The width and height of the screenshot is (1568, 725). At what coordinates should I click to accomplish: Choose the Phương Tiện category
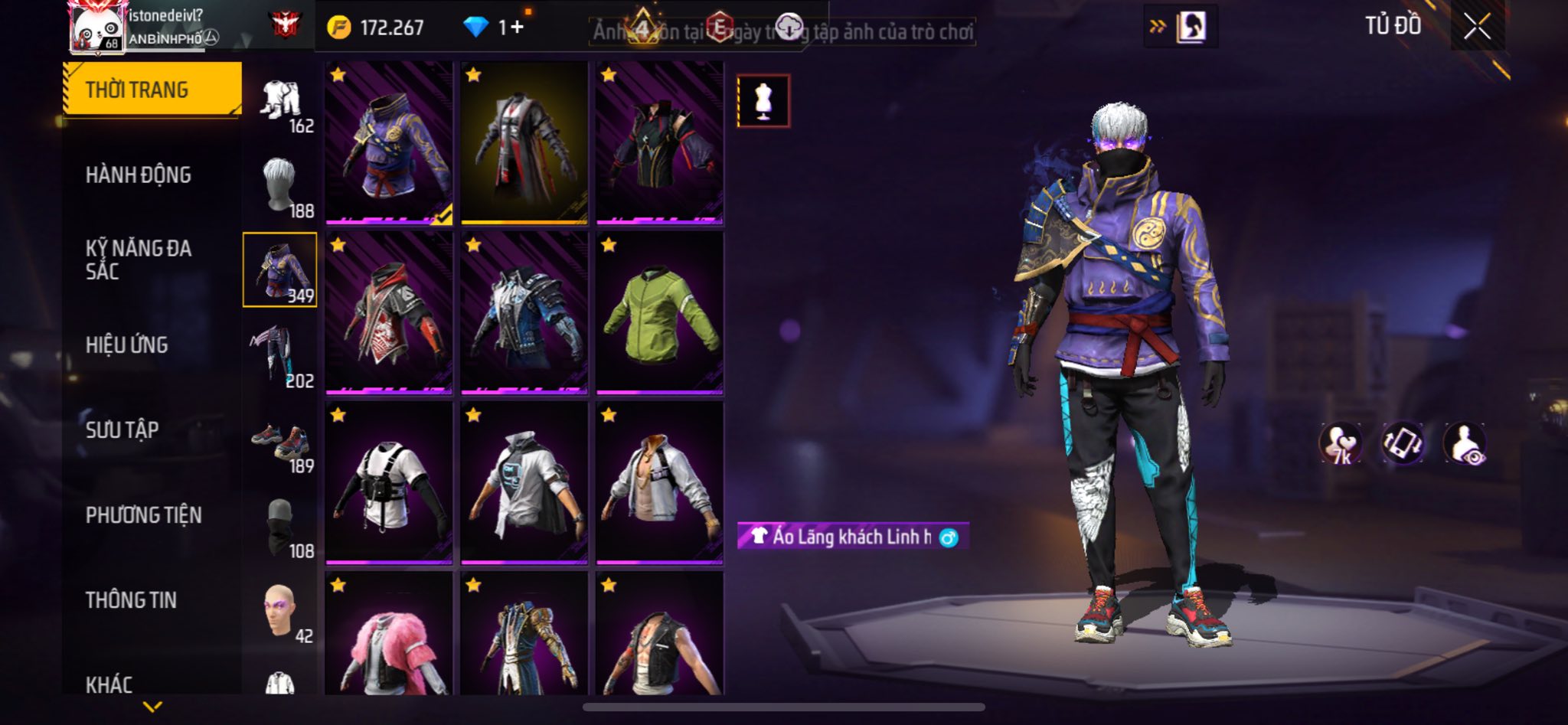[x=144, y=514]
